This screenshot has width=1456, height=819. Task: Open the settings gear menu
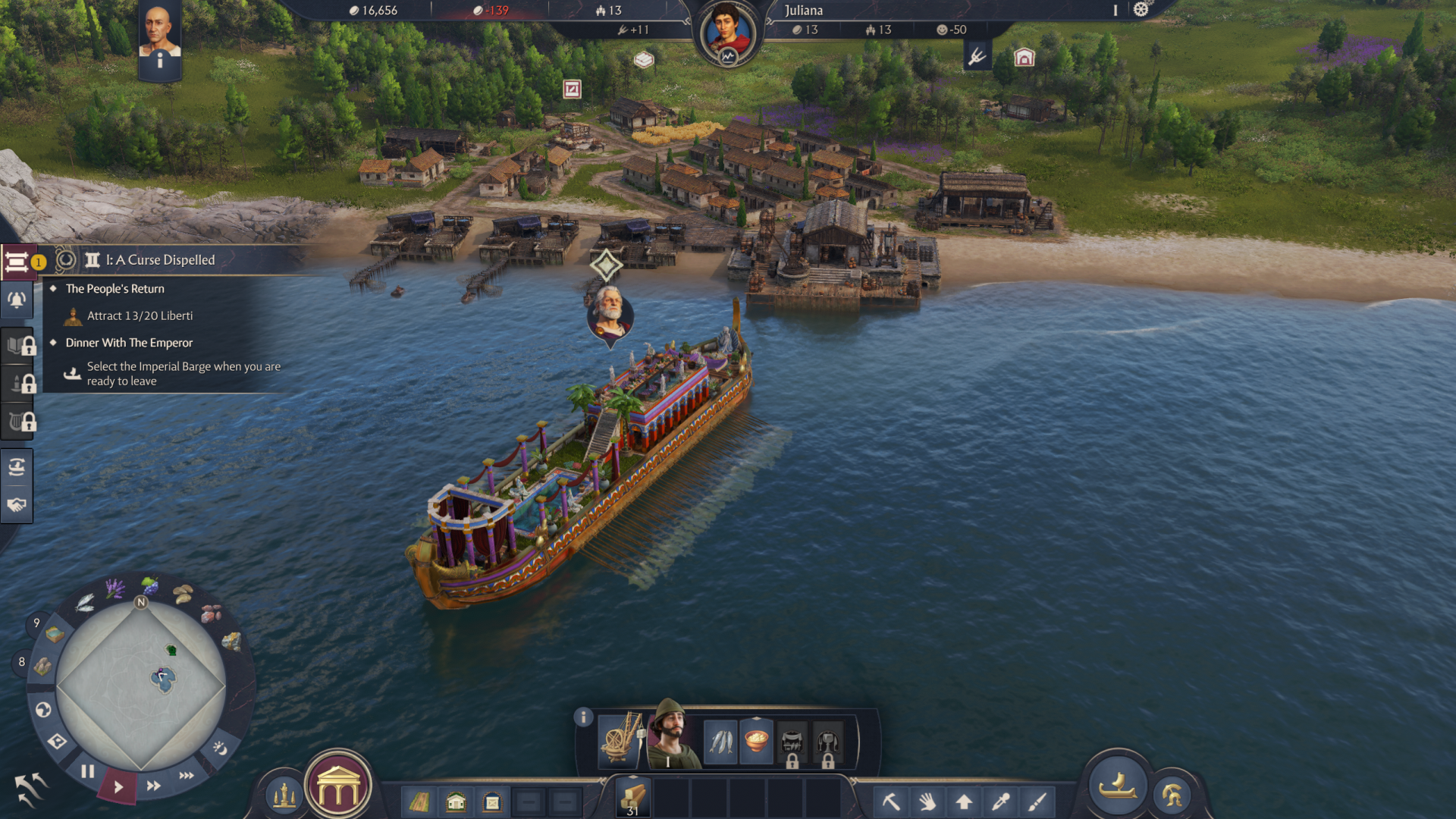coord(1141,10)
